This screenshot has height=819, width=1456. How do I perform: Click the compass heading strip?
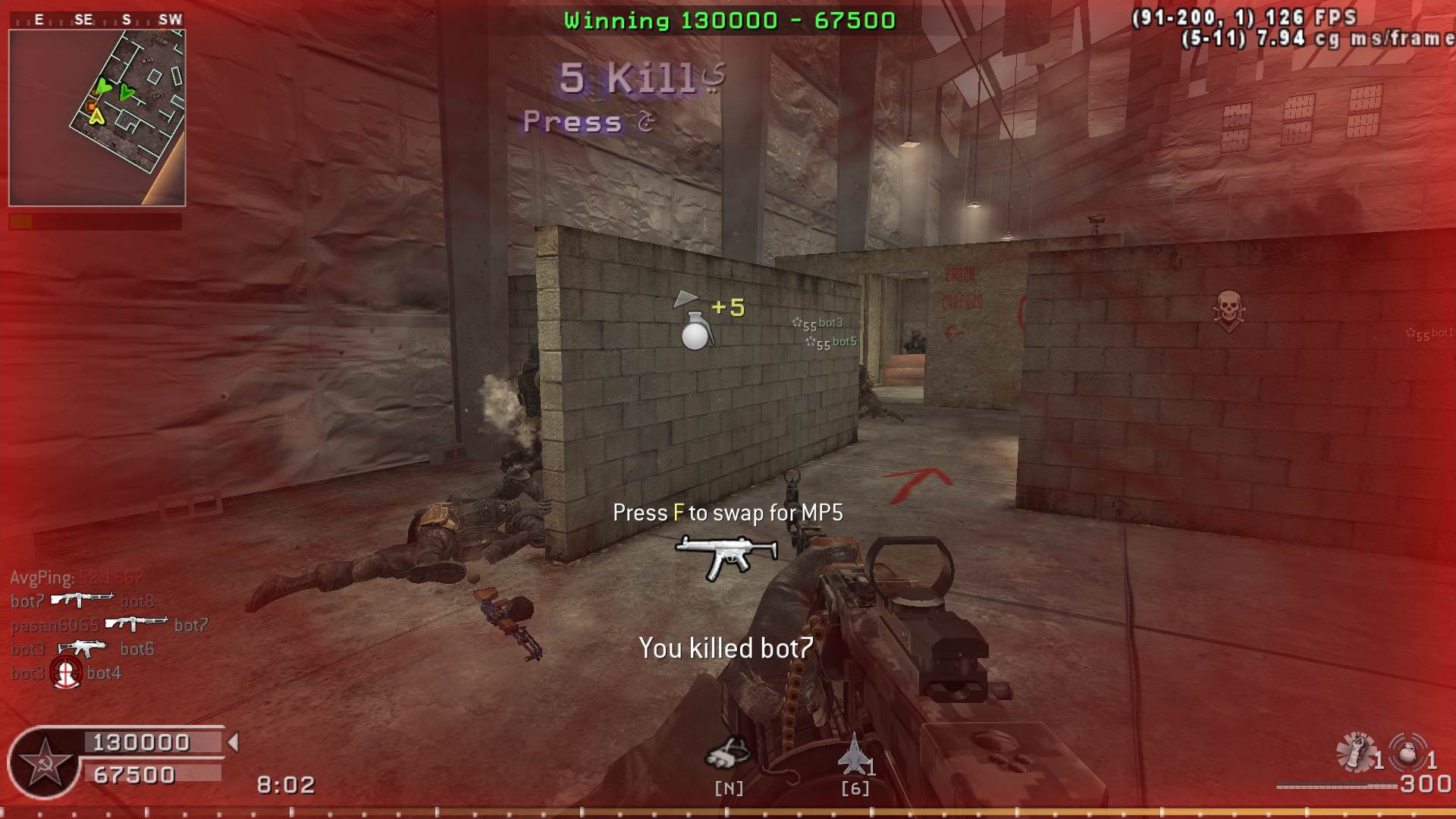point(97,20)
